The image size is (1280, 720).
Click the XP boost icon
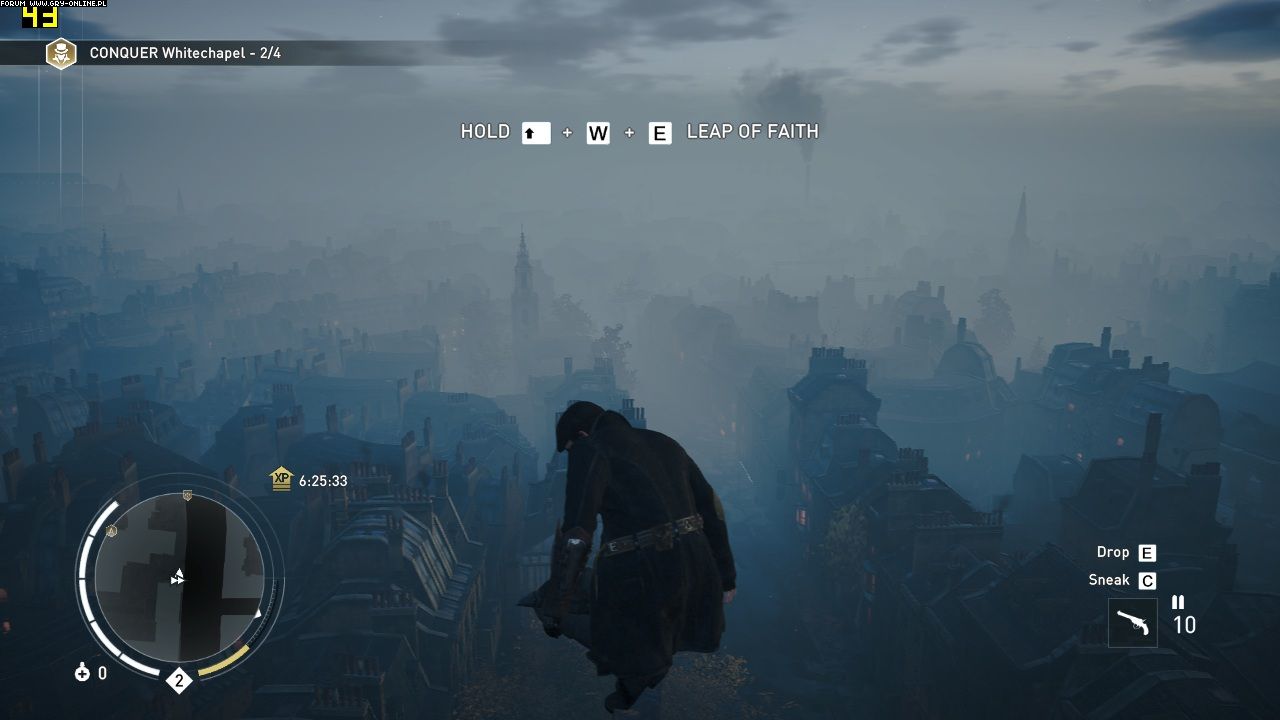pos(282,479)
